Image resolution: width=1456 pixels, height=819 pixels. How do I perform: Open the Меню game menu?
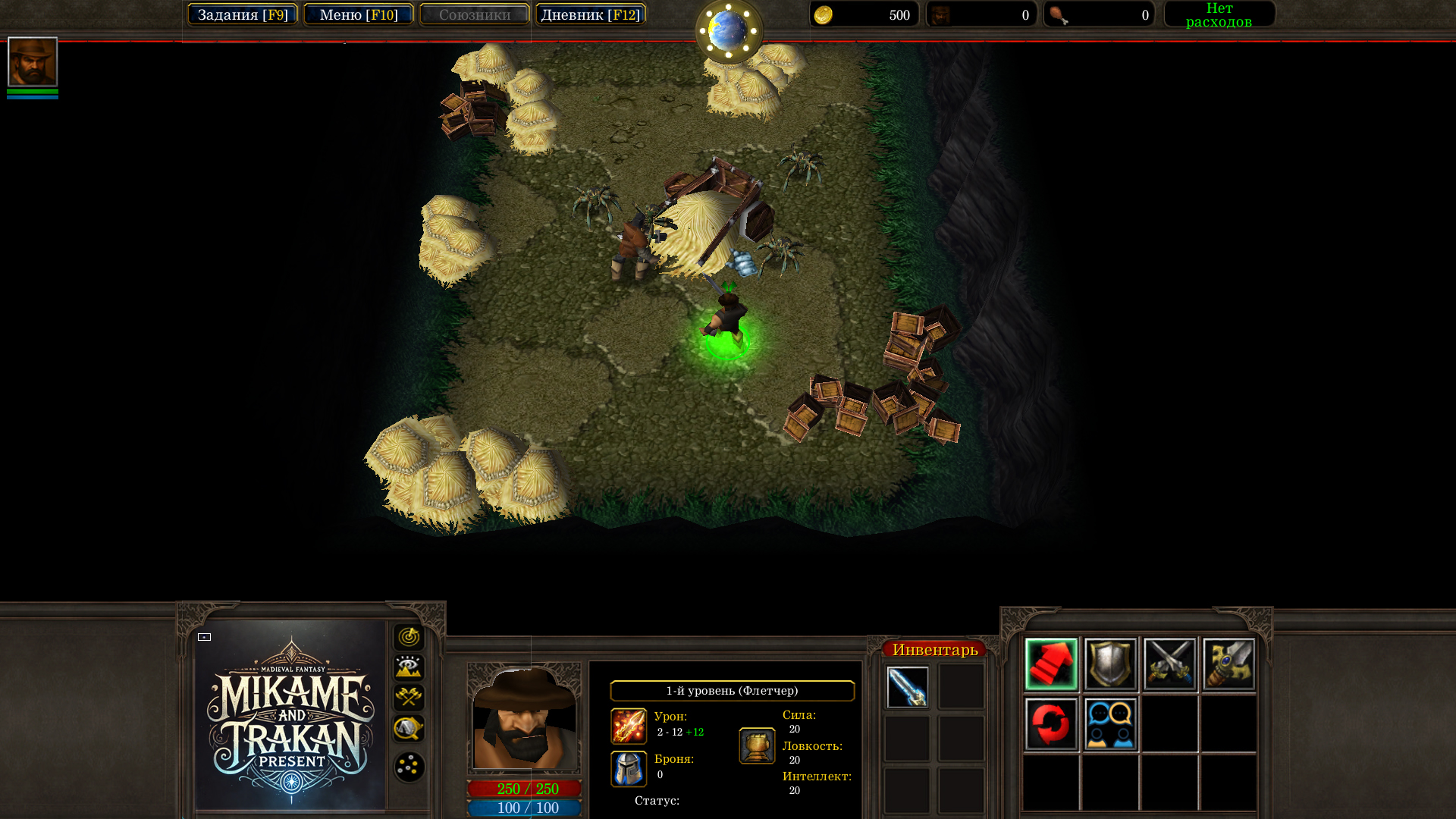coord(359,14)
